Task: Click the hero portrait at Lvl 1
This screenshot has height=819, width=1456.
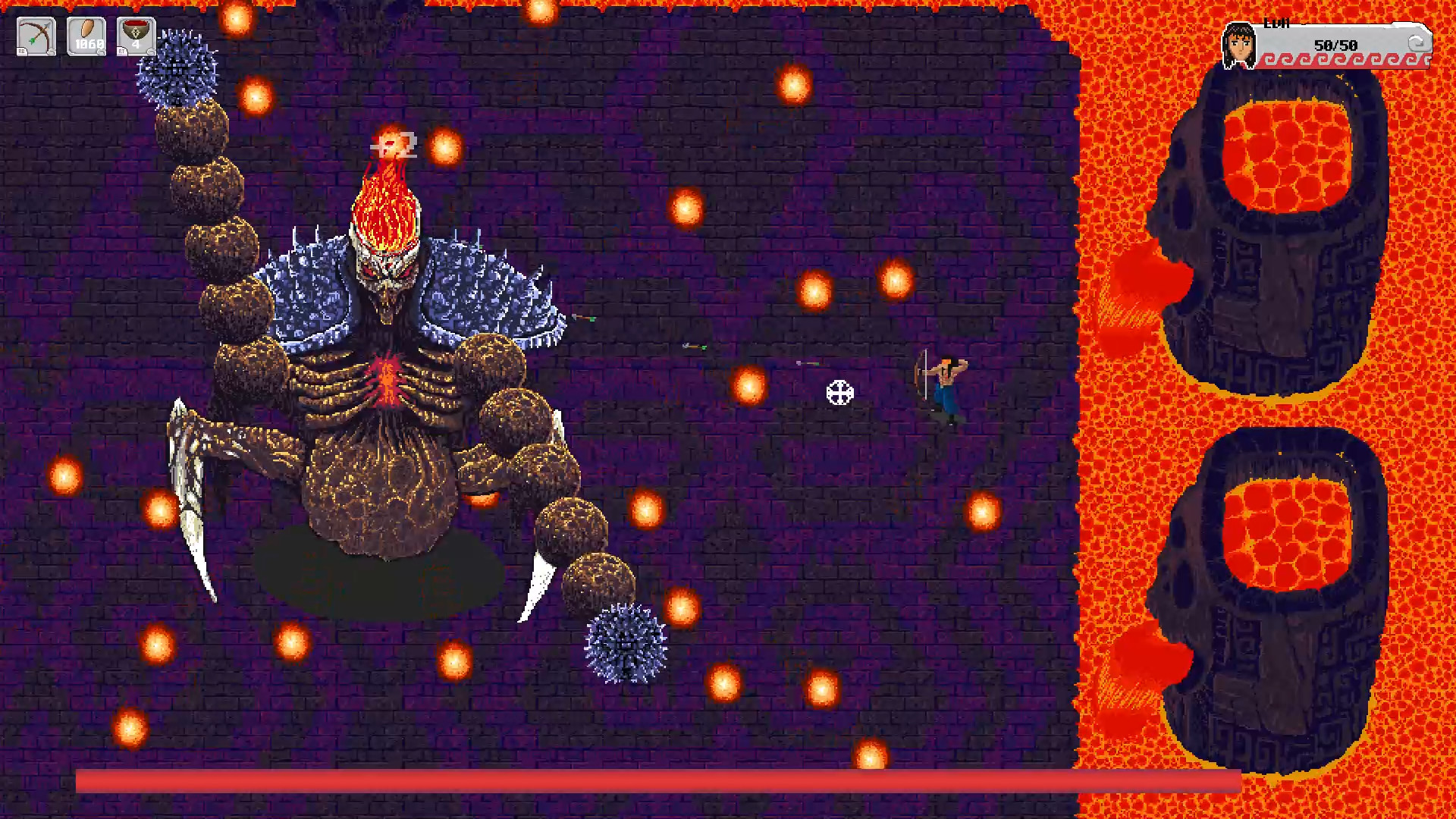Action: click(x=1239, y=45)
